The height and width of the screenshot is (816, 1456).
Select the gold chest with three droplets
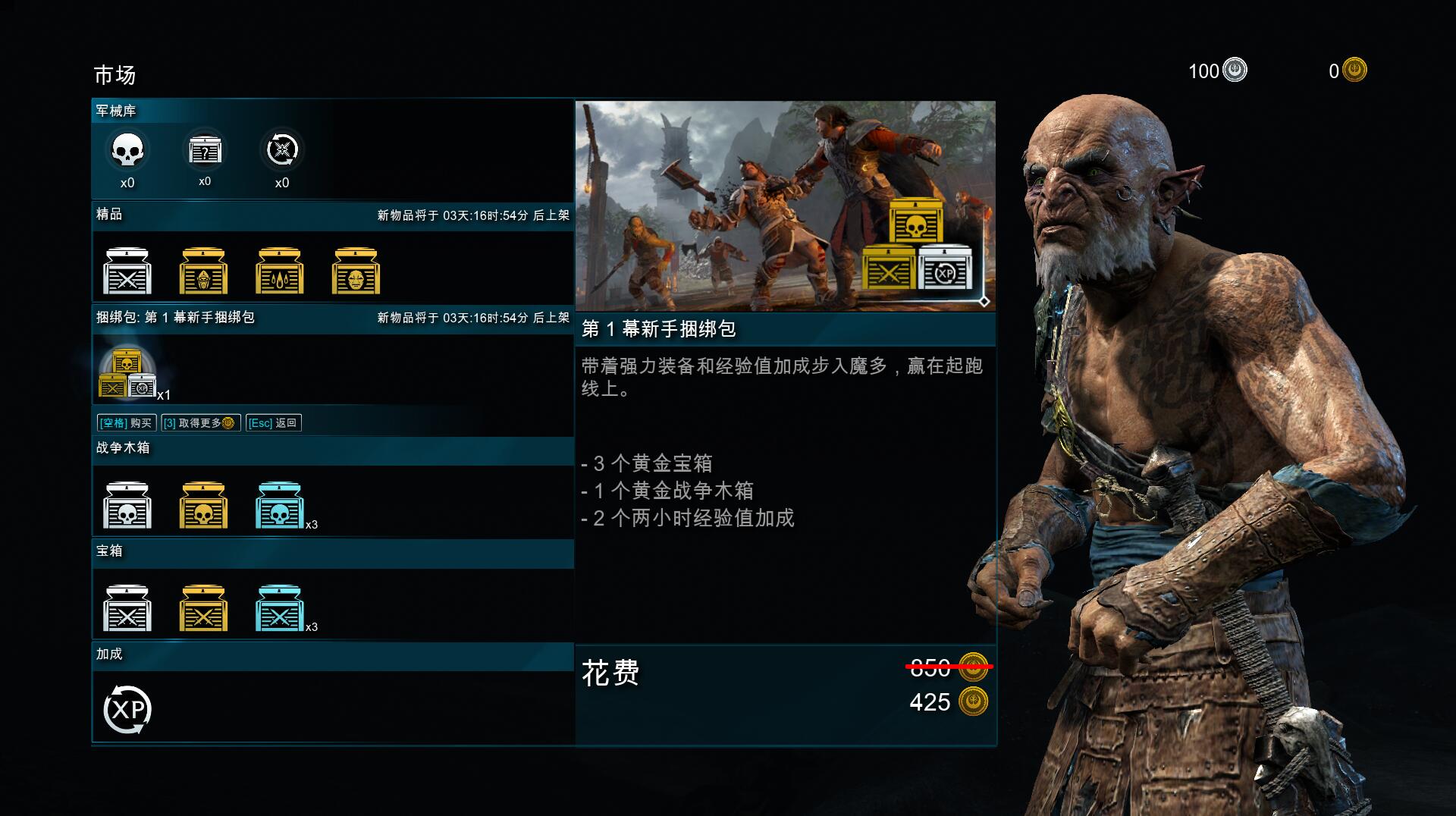(x=280, y=271)
